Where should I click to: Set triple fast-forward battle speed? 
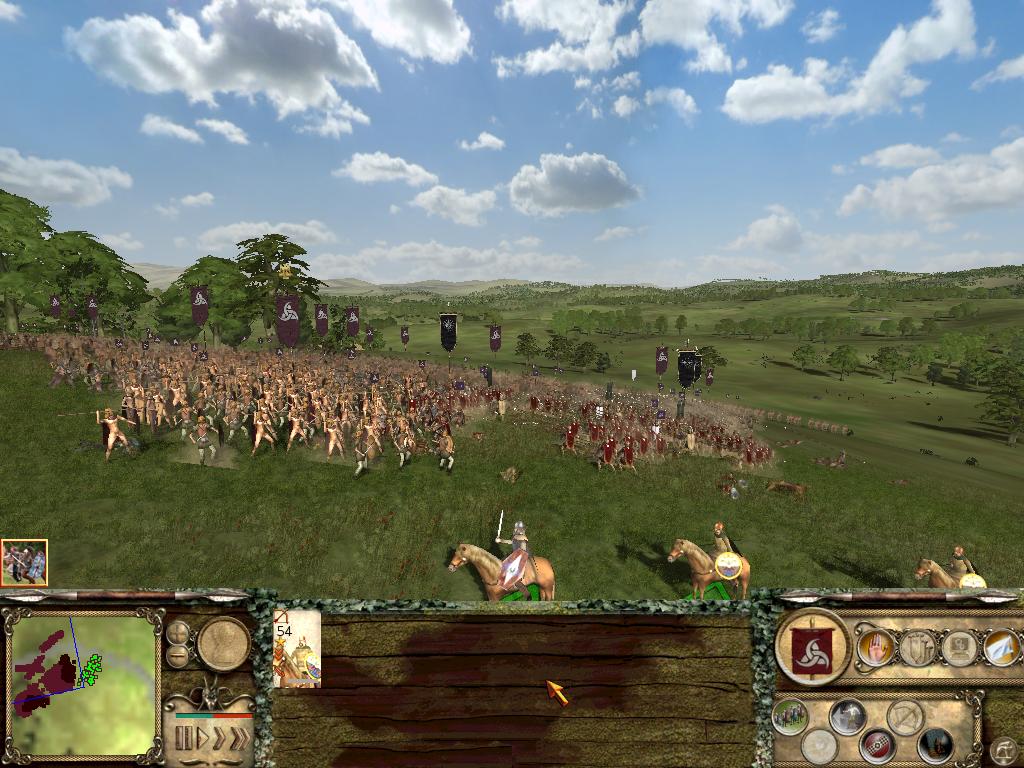pos(239,739)
